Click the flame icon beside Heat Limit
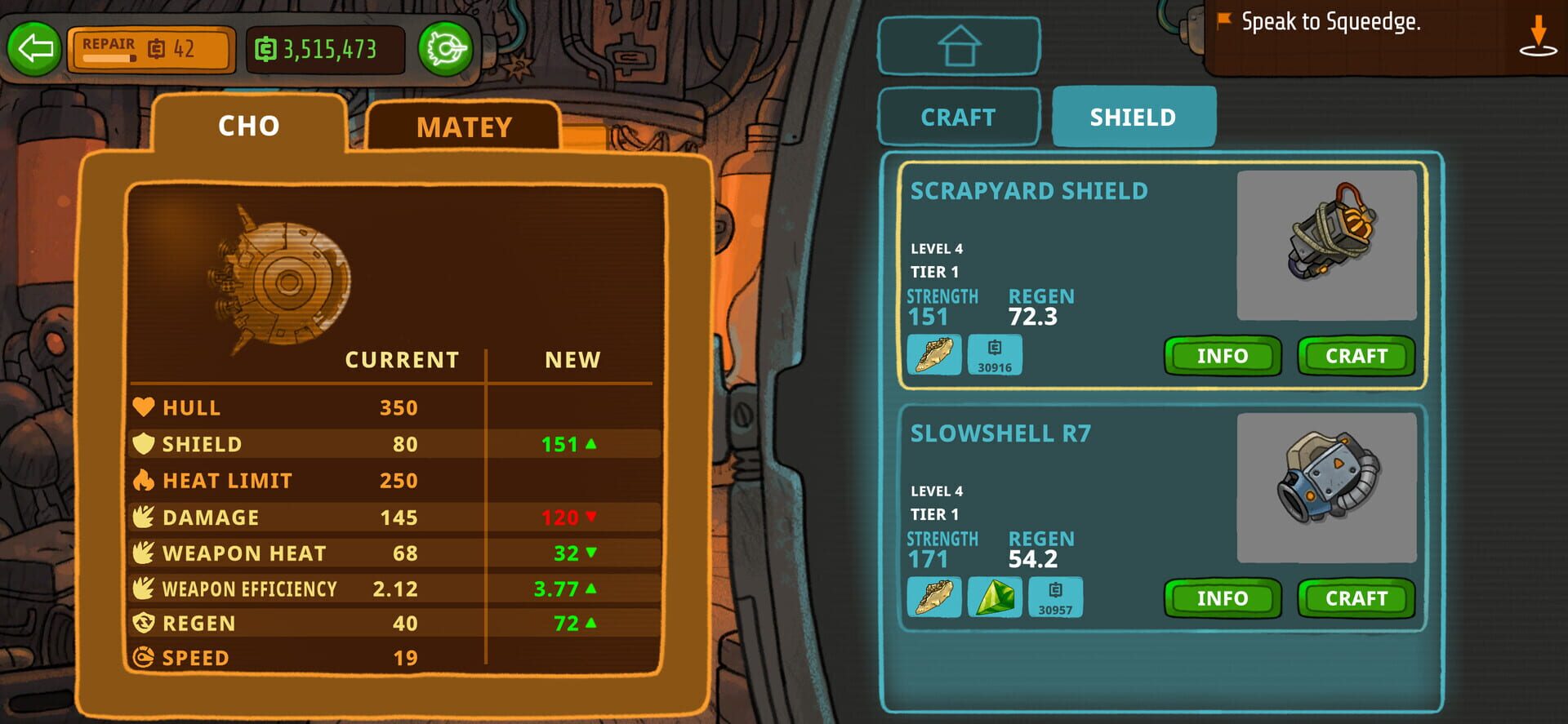The image size is (1568, 724). coord(142,480)
